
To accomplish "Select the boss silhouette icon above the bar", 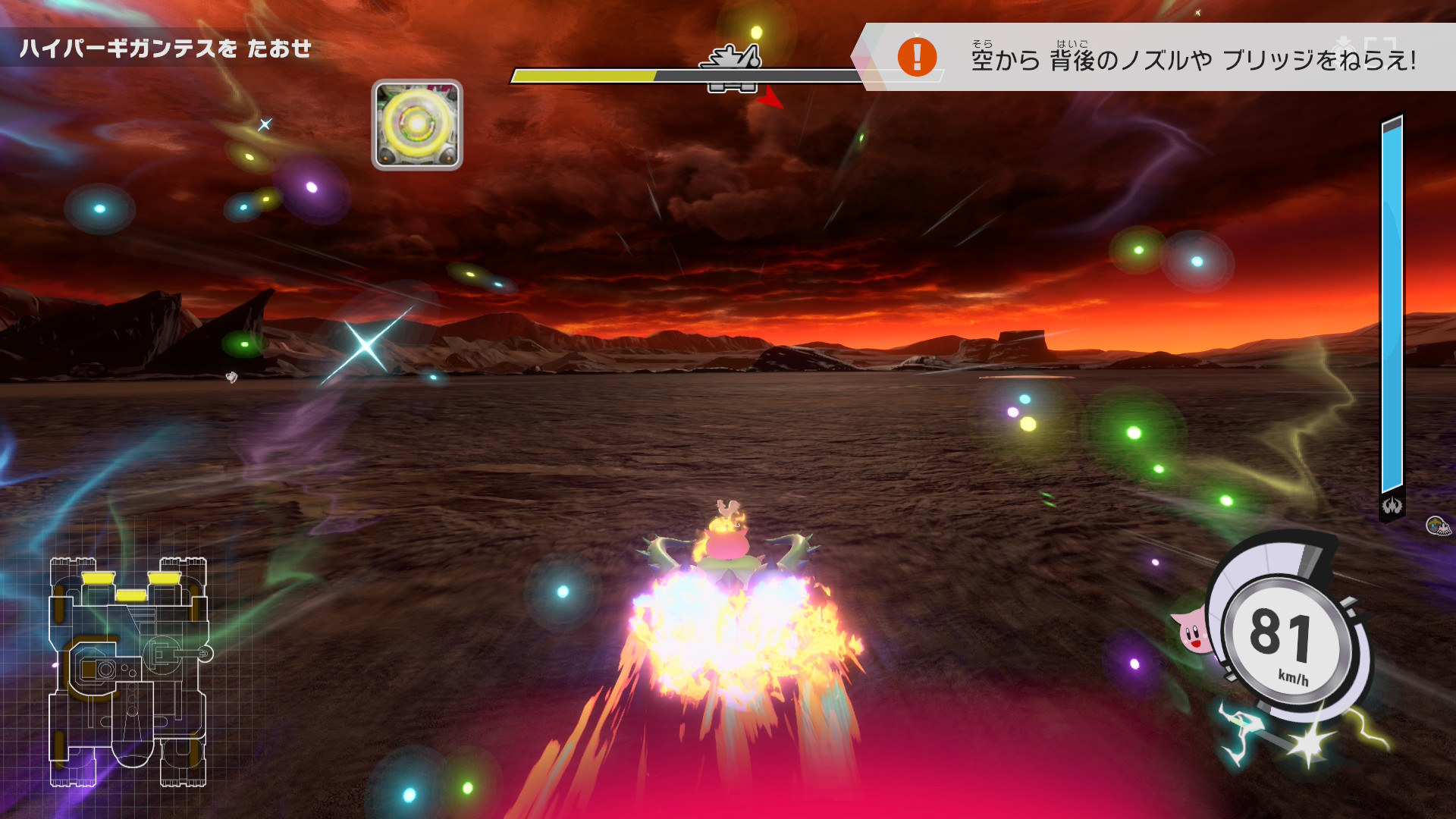I will [732, 58].
